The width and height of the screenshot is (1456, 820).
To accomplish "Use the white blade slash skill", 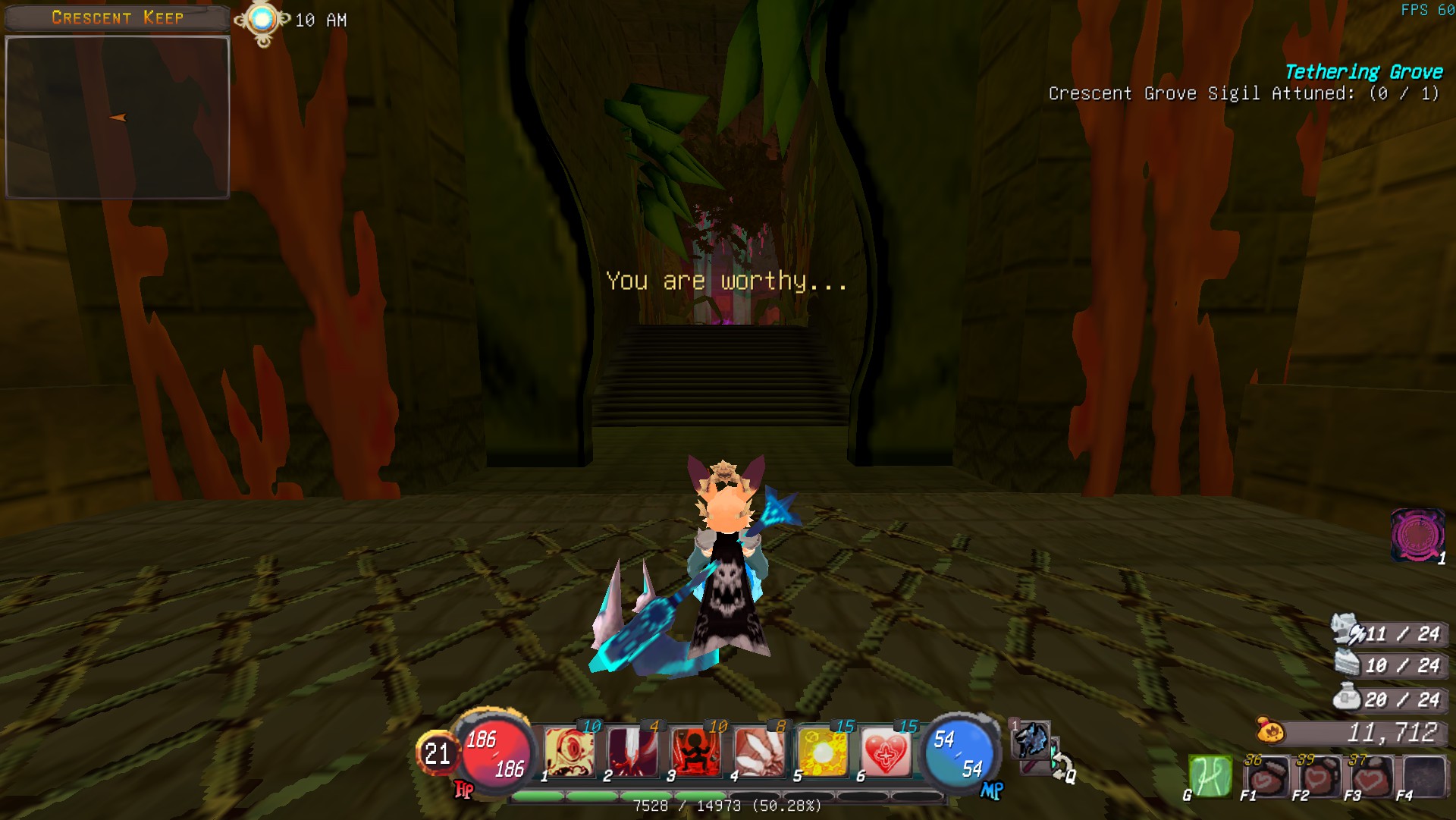I will 632,752.
